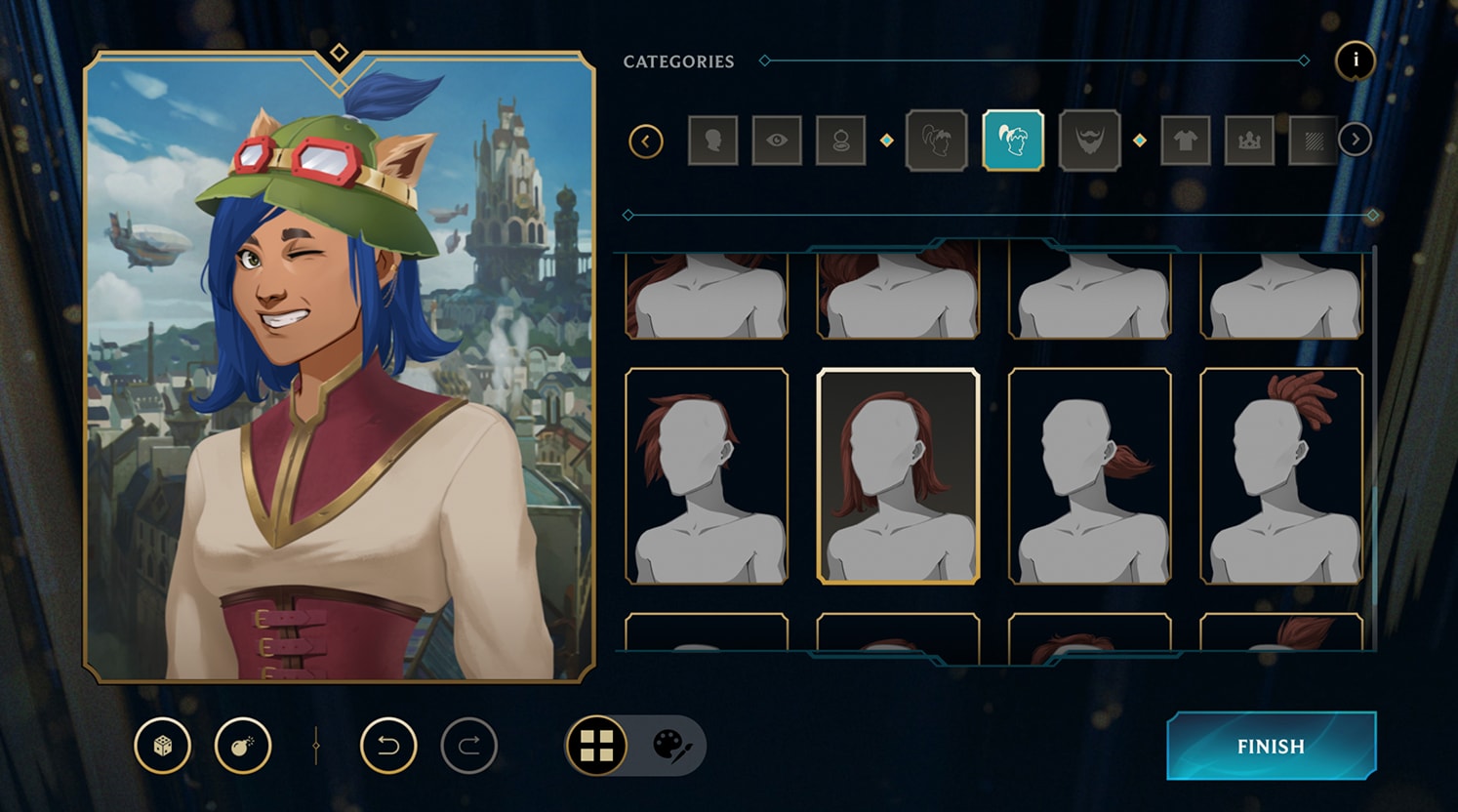Open the pattern texture category
1458x812 pixels.
[1313, 140]
